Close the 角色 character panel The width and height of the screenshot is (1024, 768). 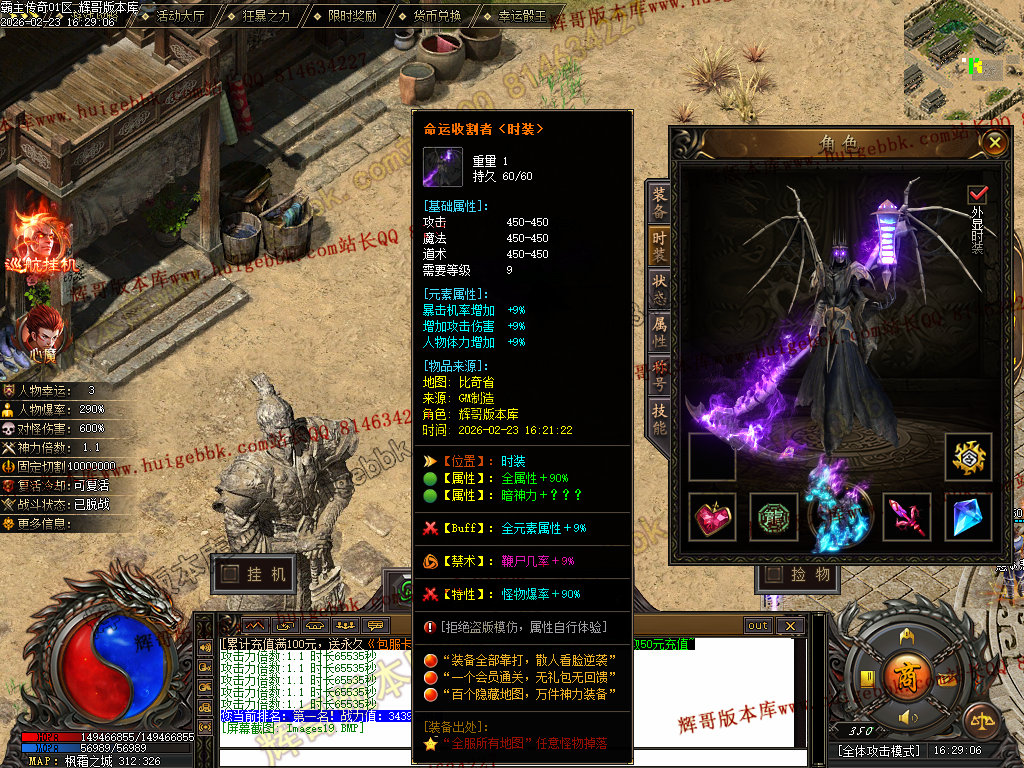[993, 143]
